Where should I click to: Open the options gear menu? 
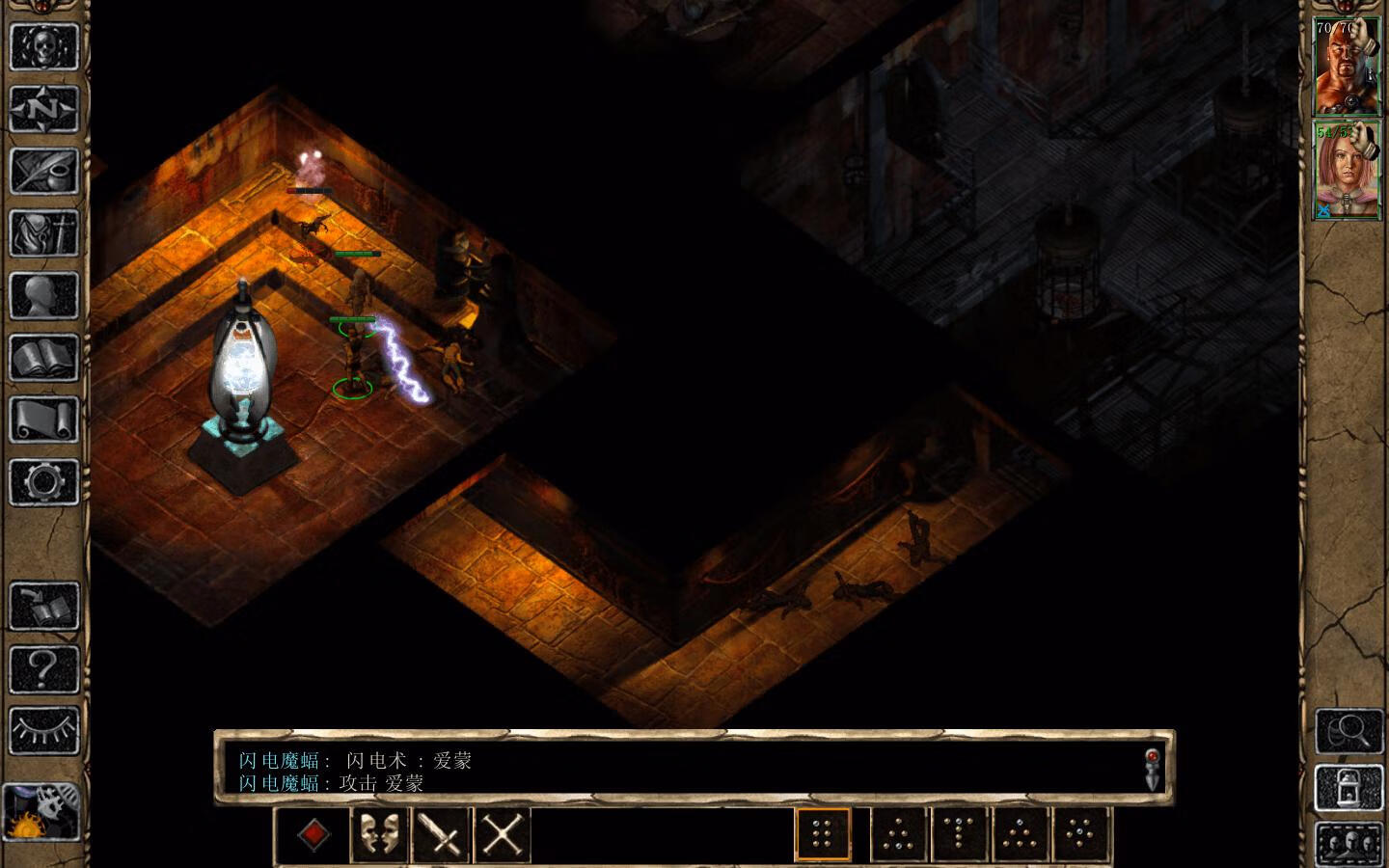click(43, 481)
